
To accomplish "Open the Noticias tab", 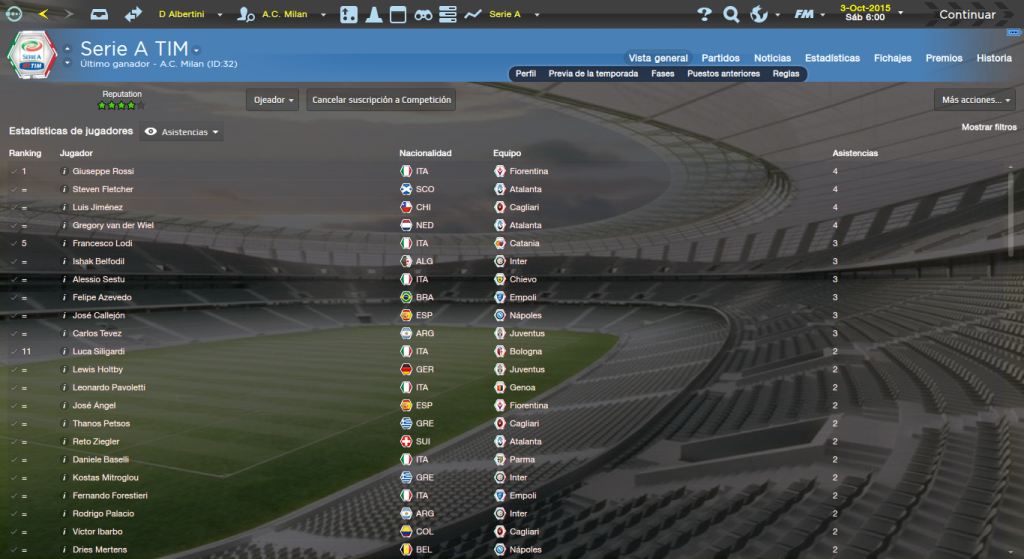I will [x=772, y=58].
